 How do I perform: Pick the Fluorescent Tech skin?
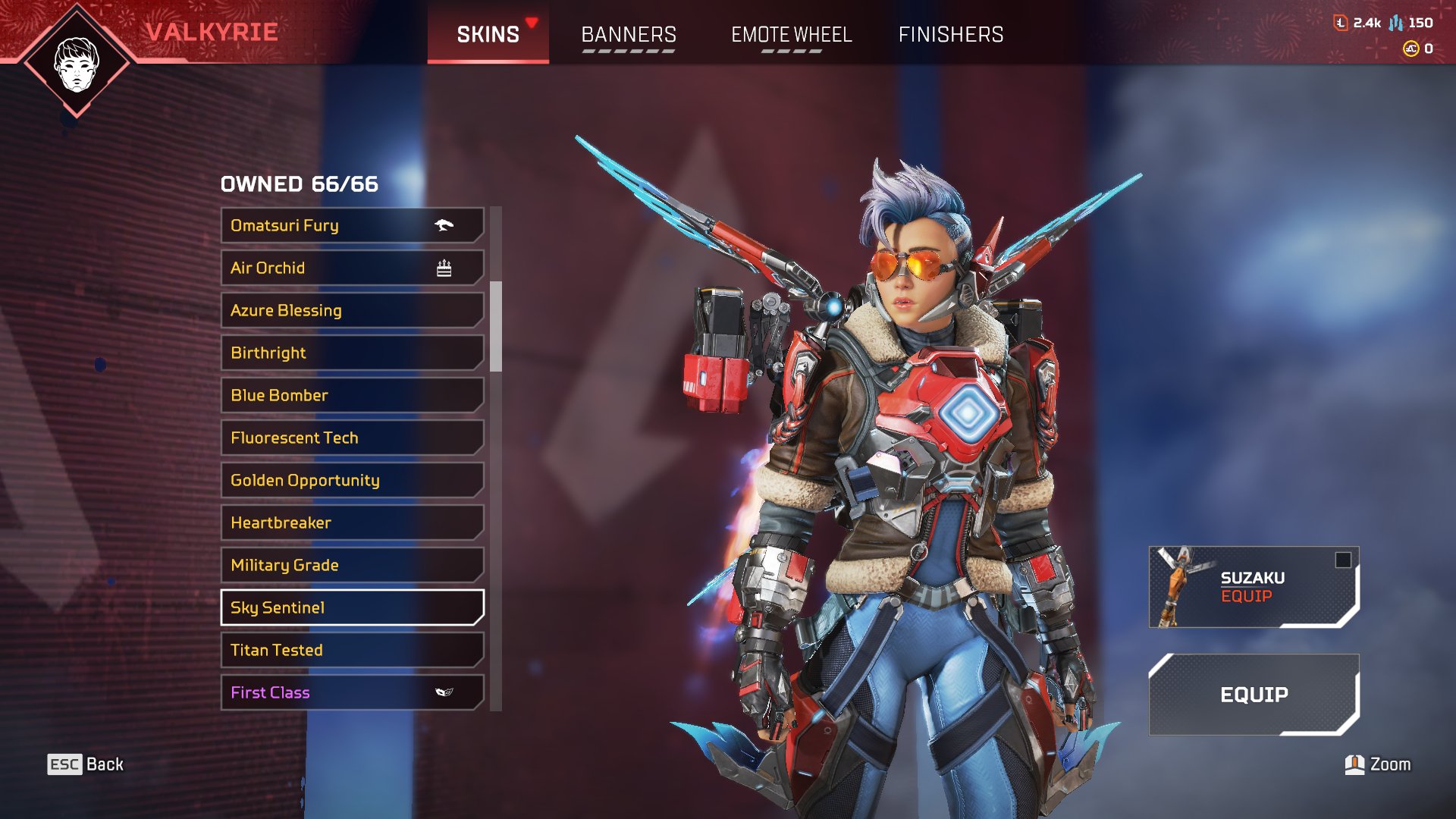click(x=352, y=438)
